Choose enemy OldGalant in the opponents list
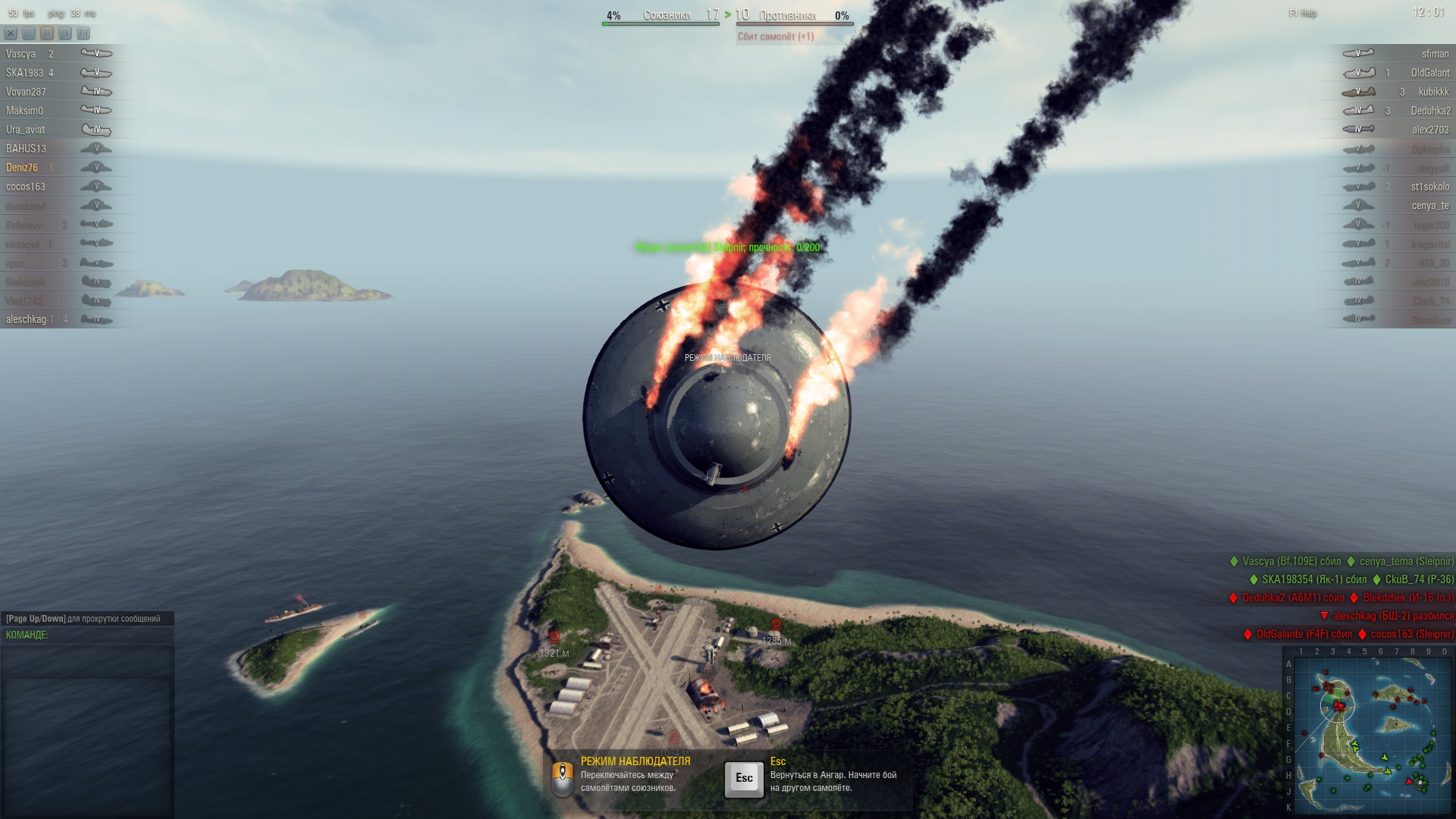The image size is (1456, 819). coord(1429,73)
